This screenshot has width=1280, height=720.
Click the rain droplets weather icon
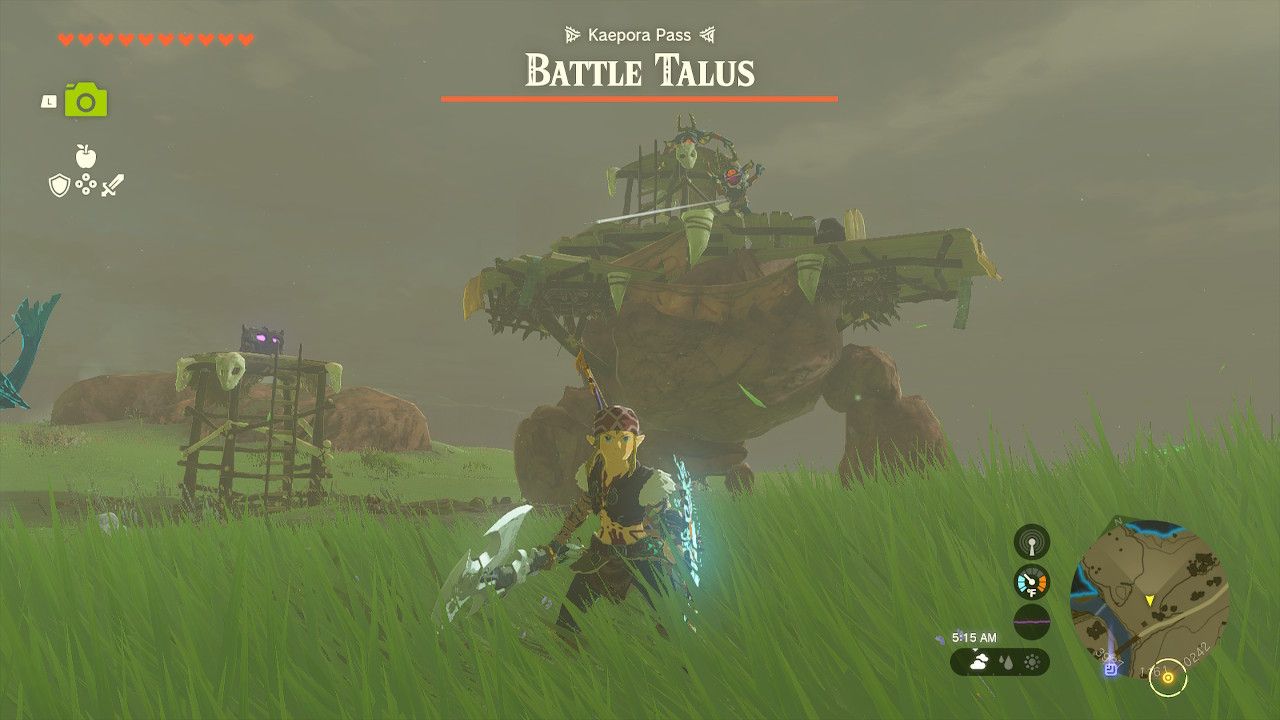click(x=1005, y=662)
